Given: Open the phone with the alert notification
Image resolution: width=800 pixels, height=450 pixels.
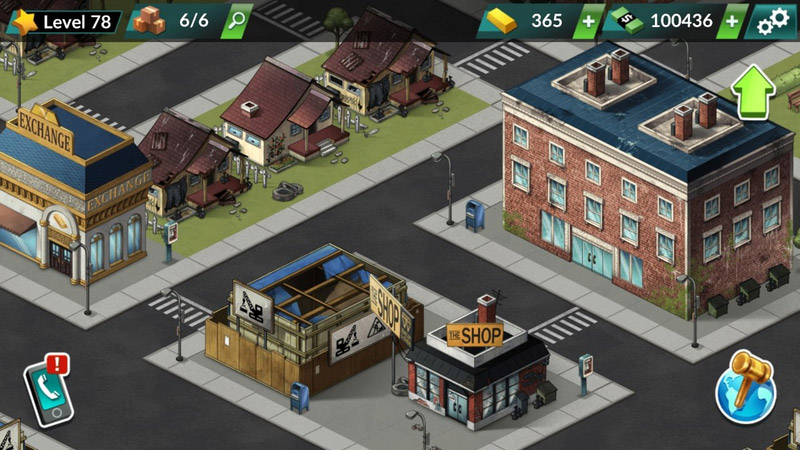Looking at the screenshot, I should point(46,388).
